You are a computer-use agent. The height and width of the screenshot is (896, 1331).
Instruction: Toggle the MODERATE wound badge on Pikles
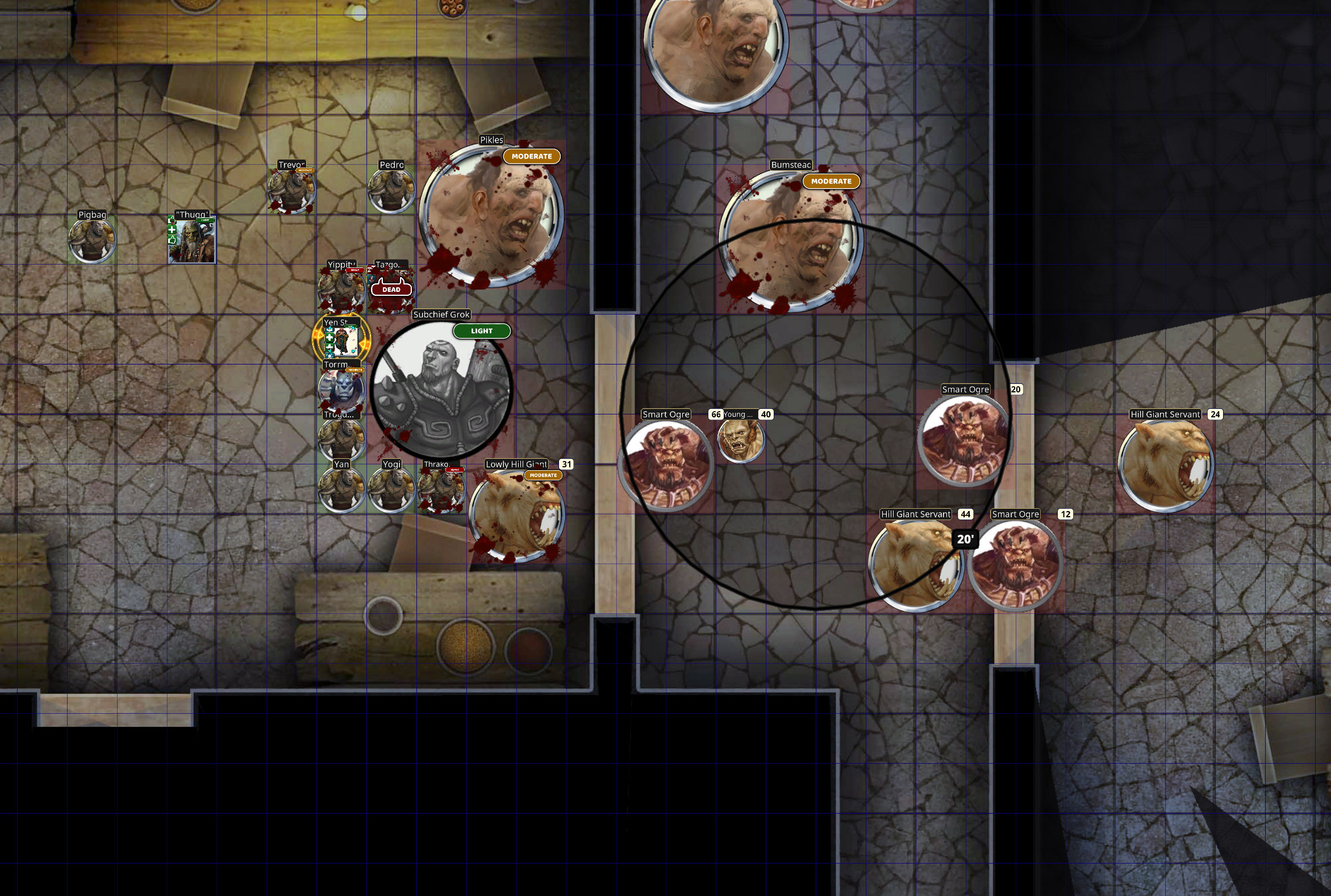(531, 156)
